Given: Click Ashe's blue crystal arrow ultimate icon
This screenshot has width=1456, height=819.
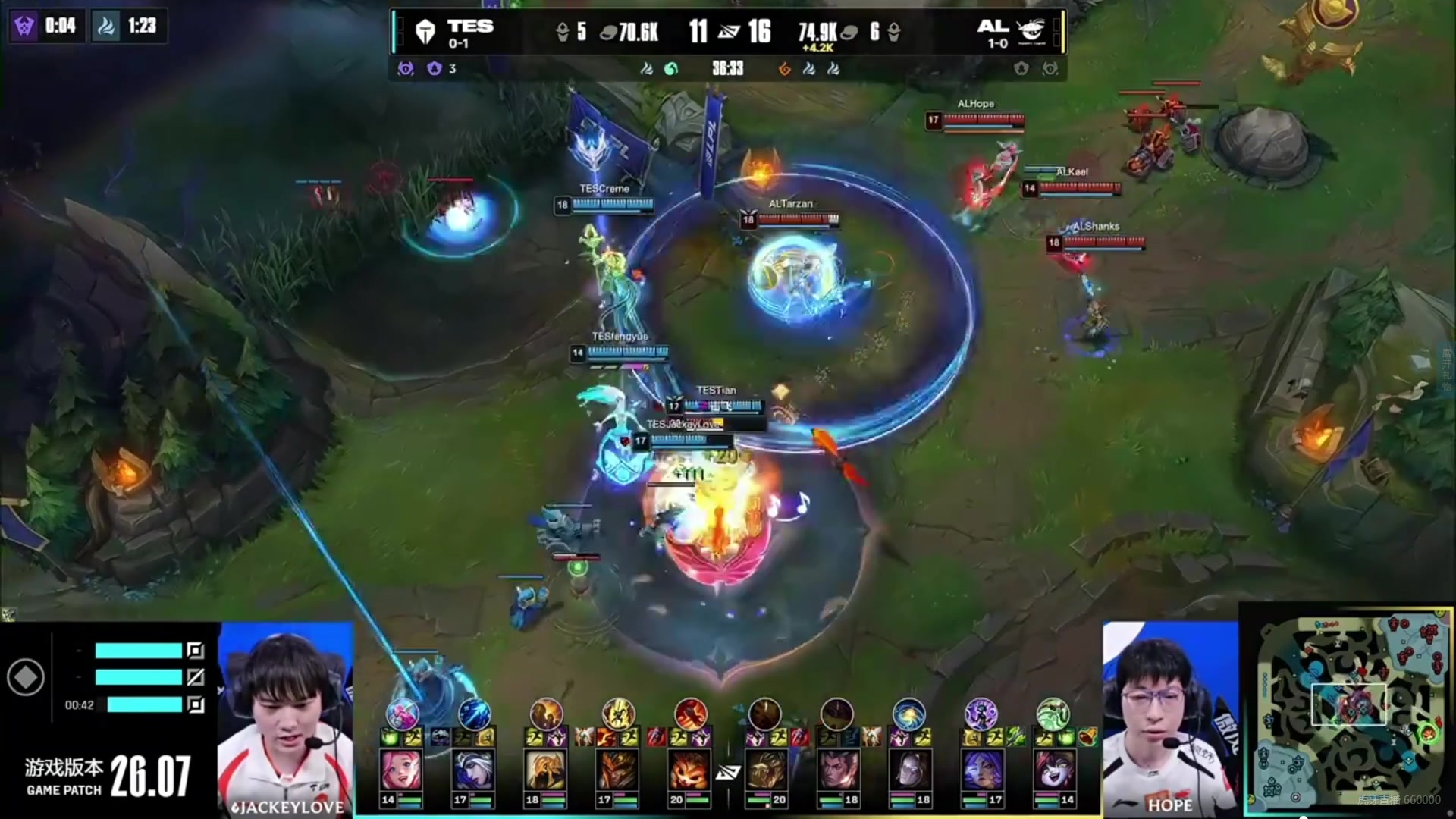Looking at the screenshot, I should [474, 714].
